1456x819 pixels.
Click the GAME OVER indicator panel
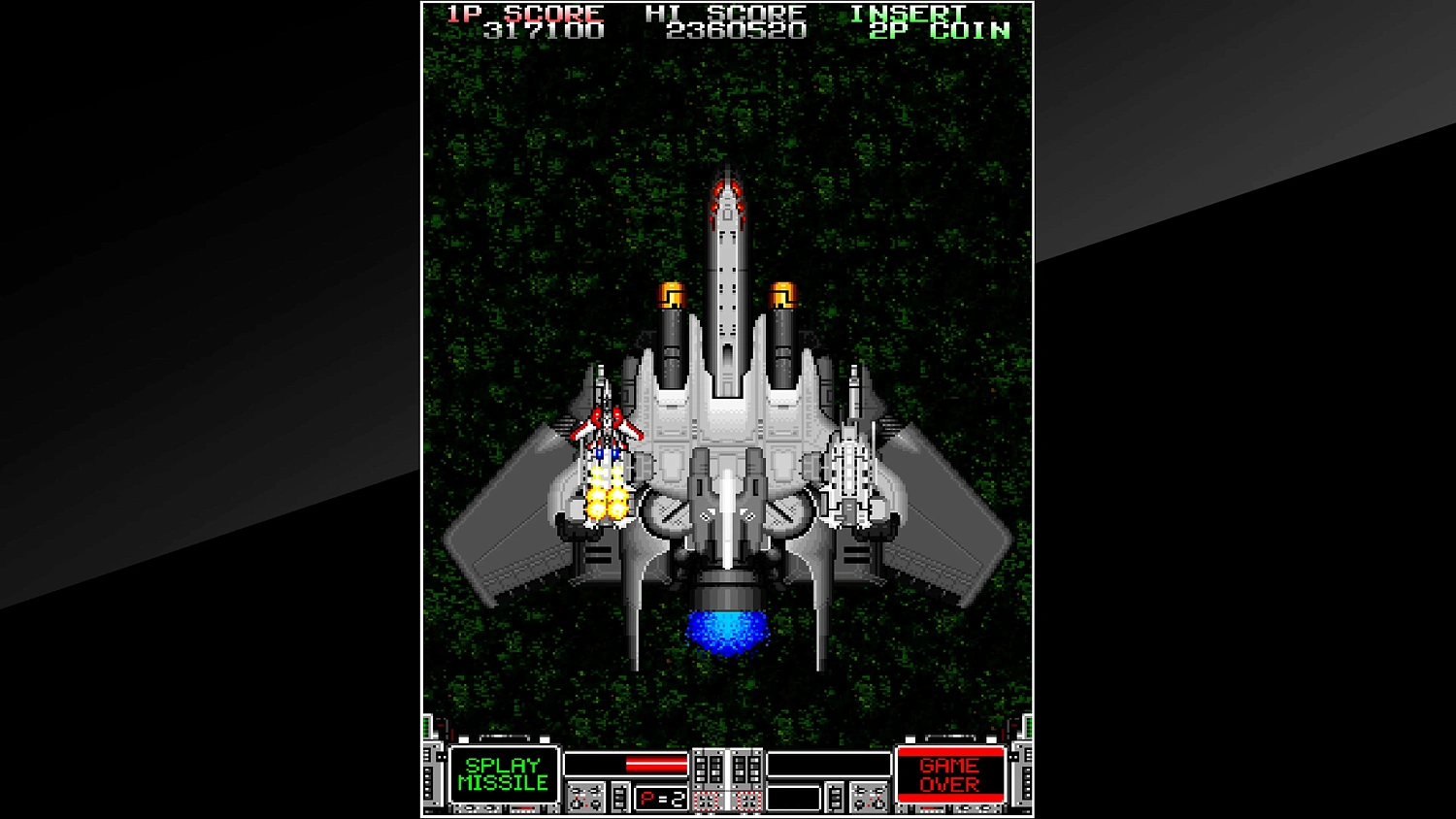(x=949, y=772)
